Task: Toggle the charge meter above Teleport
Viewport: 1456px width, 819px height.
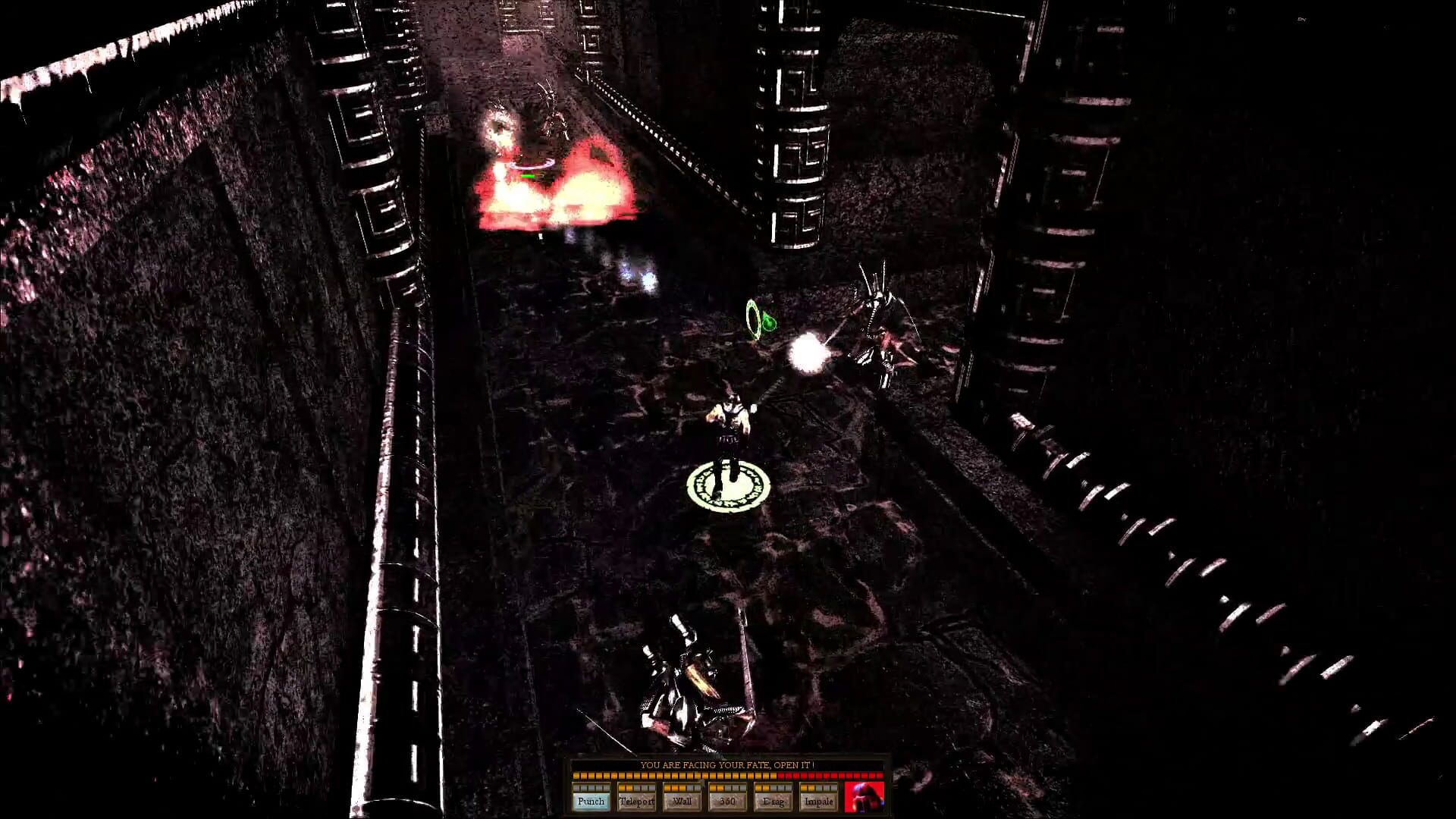Action: pos(637,789)
